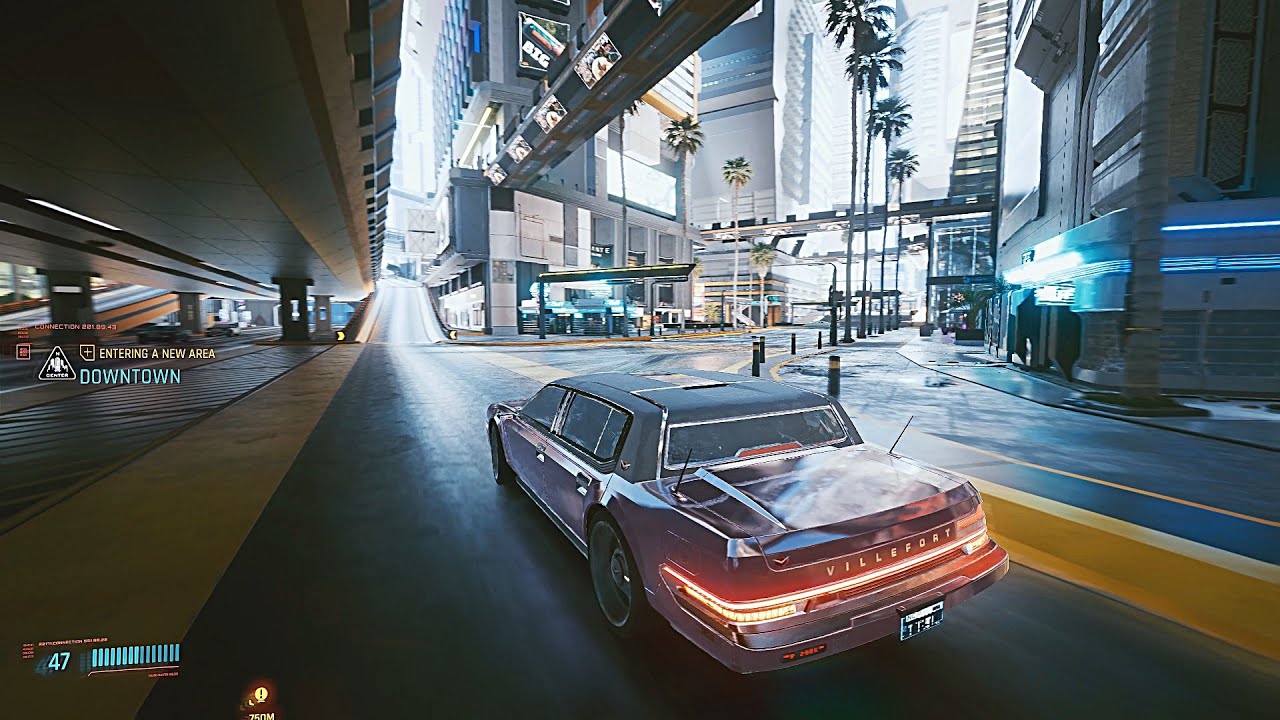1280x720 pixels.
Task: Toggle the RETR CONNECTION status readout
Action: (71, 639)
